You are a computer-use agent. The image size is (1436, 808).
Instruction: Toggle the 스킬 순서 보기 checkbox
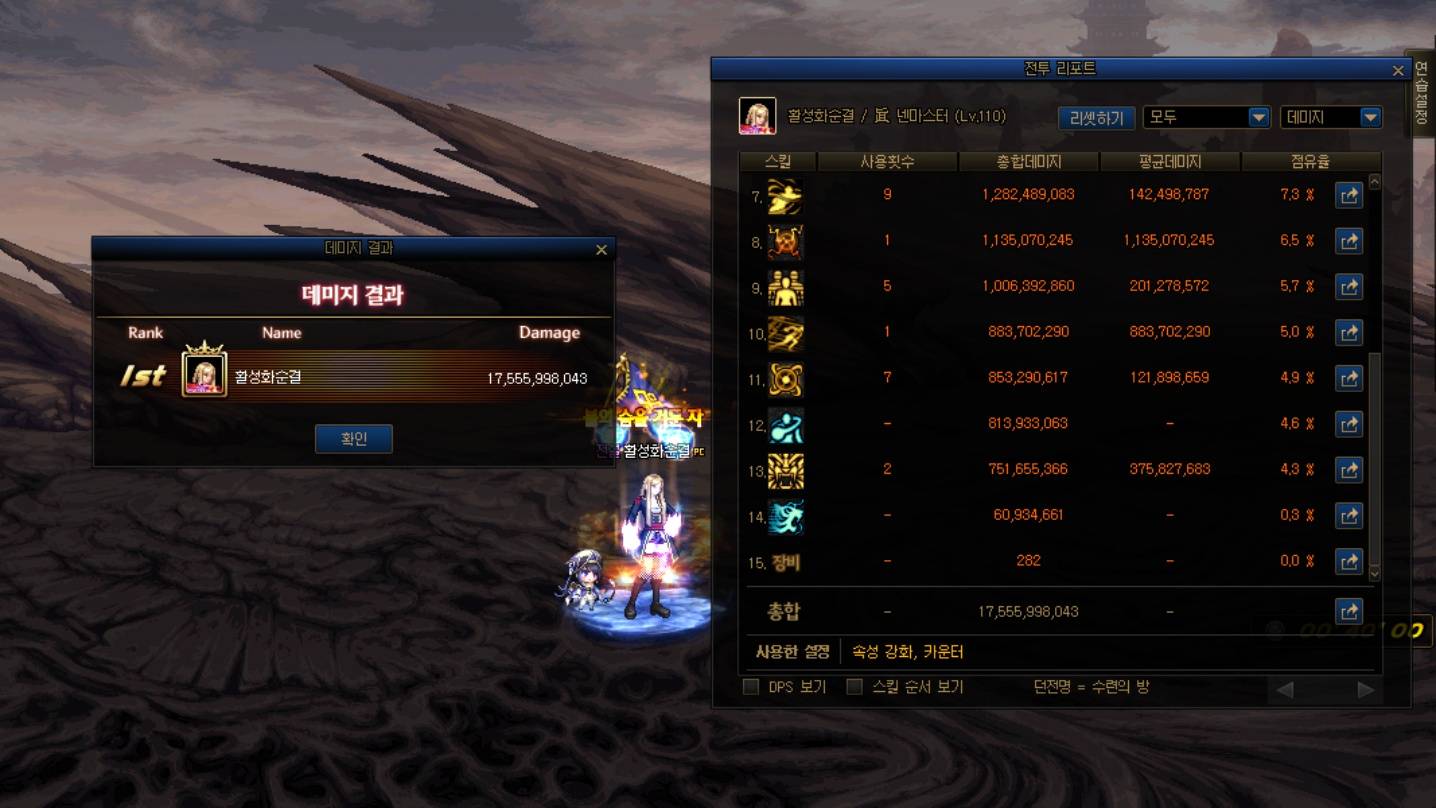(x=855, y=687)
